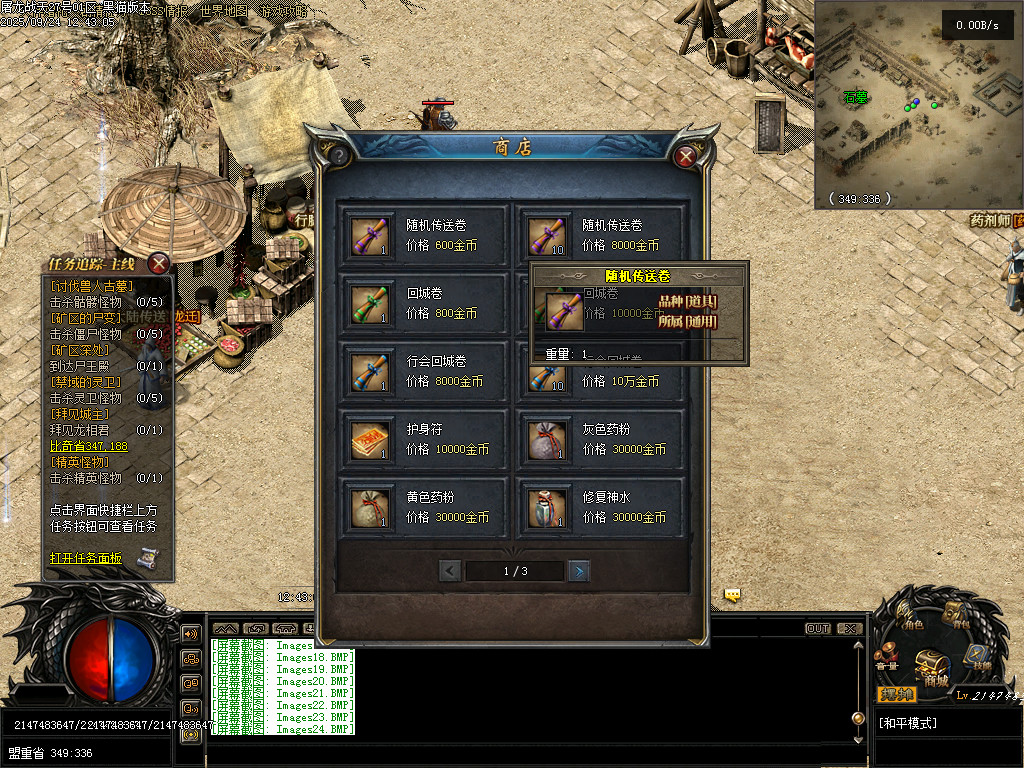Screen dimensions: 1024x768
Task: Go to the previous shop page
Action: [x=450, y=571]
